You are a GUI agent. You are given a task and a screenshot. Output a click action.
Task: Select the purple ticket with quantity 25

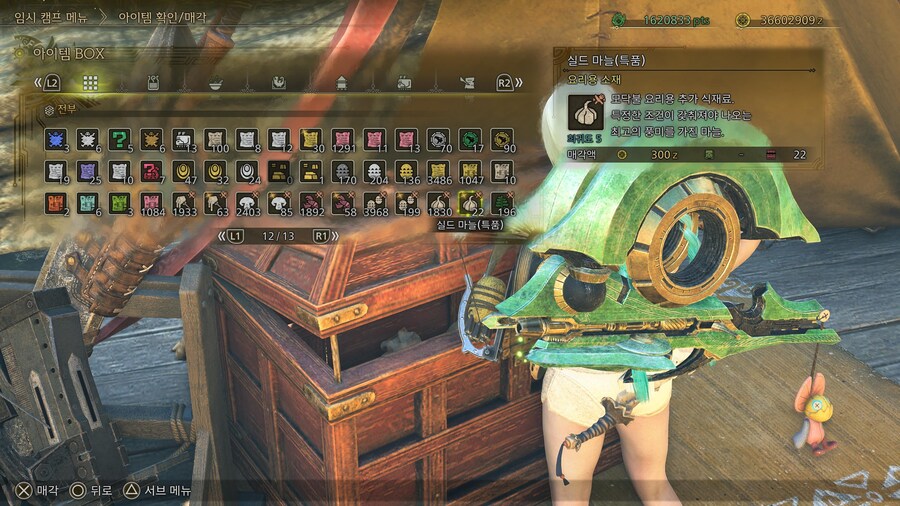[x=87, y=171]
